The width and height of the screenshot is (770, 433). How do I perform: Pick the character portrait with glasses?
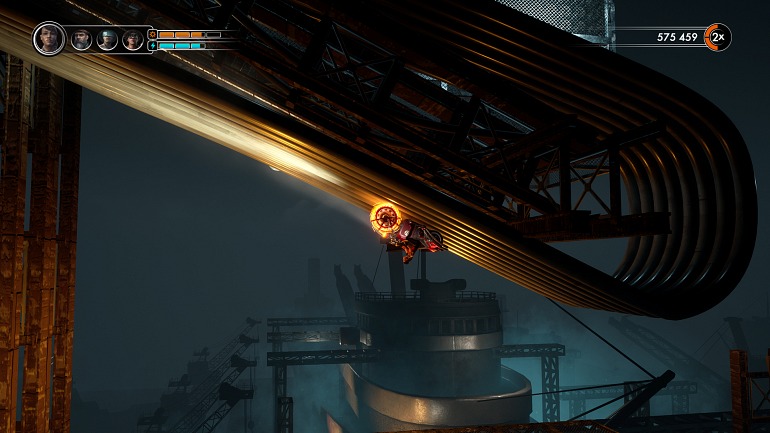tap(133, 40)
